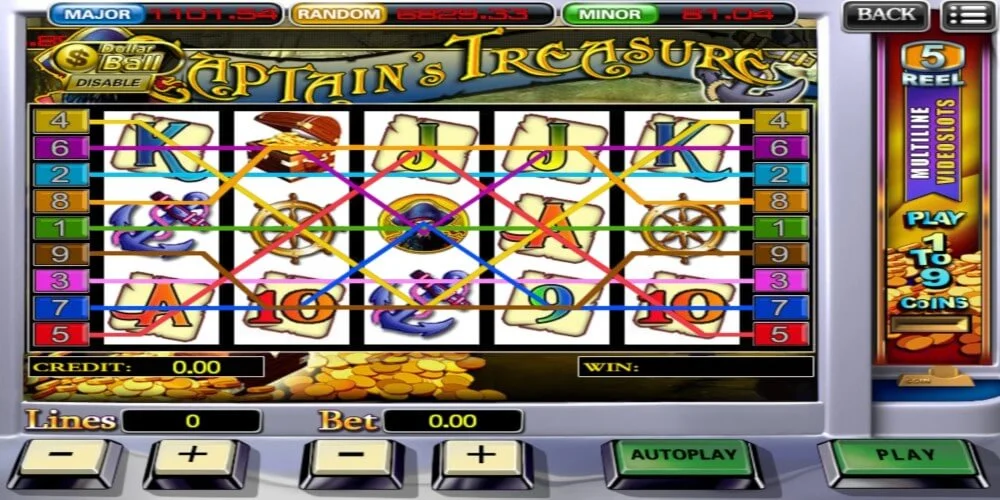
Task: Raise the Bet amount with plus
Action: pyautogui.click(x=481, y=457)
